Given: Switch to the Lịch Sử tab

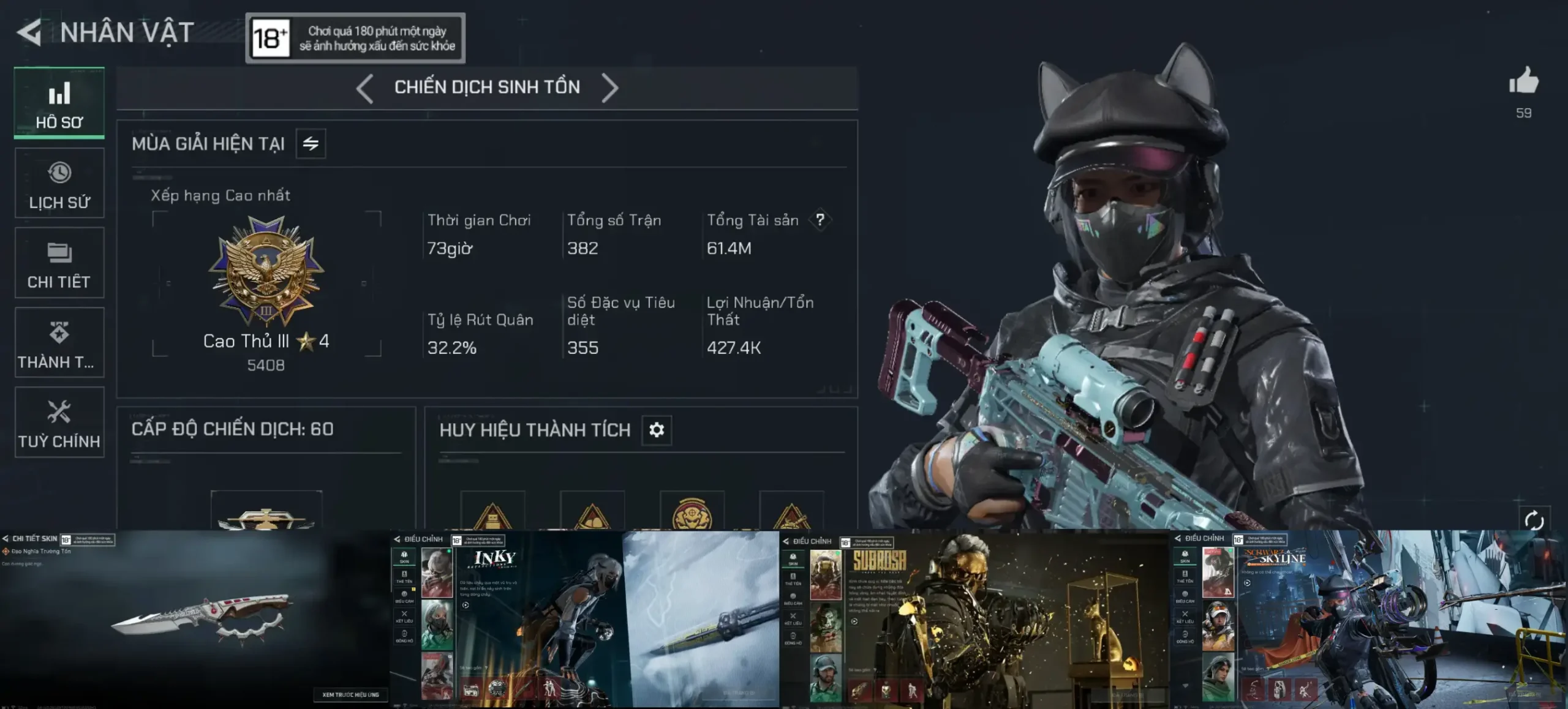Looking at the screenshot, I should (59, 184).
